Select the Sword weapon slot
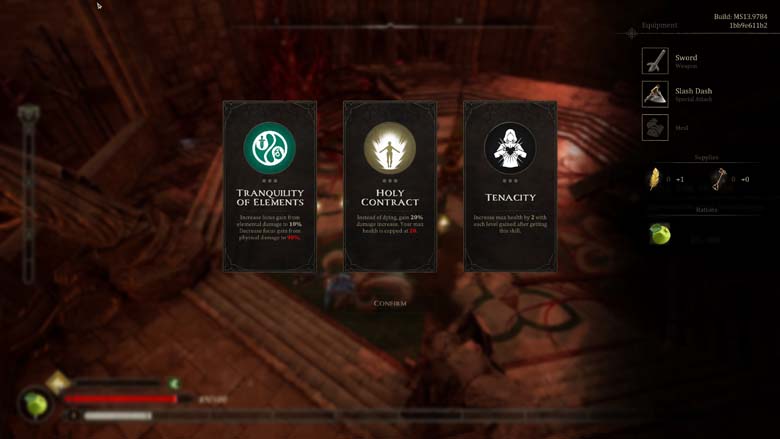780x439 pixels. coord(655,61)
